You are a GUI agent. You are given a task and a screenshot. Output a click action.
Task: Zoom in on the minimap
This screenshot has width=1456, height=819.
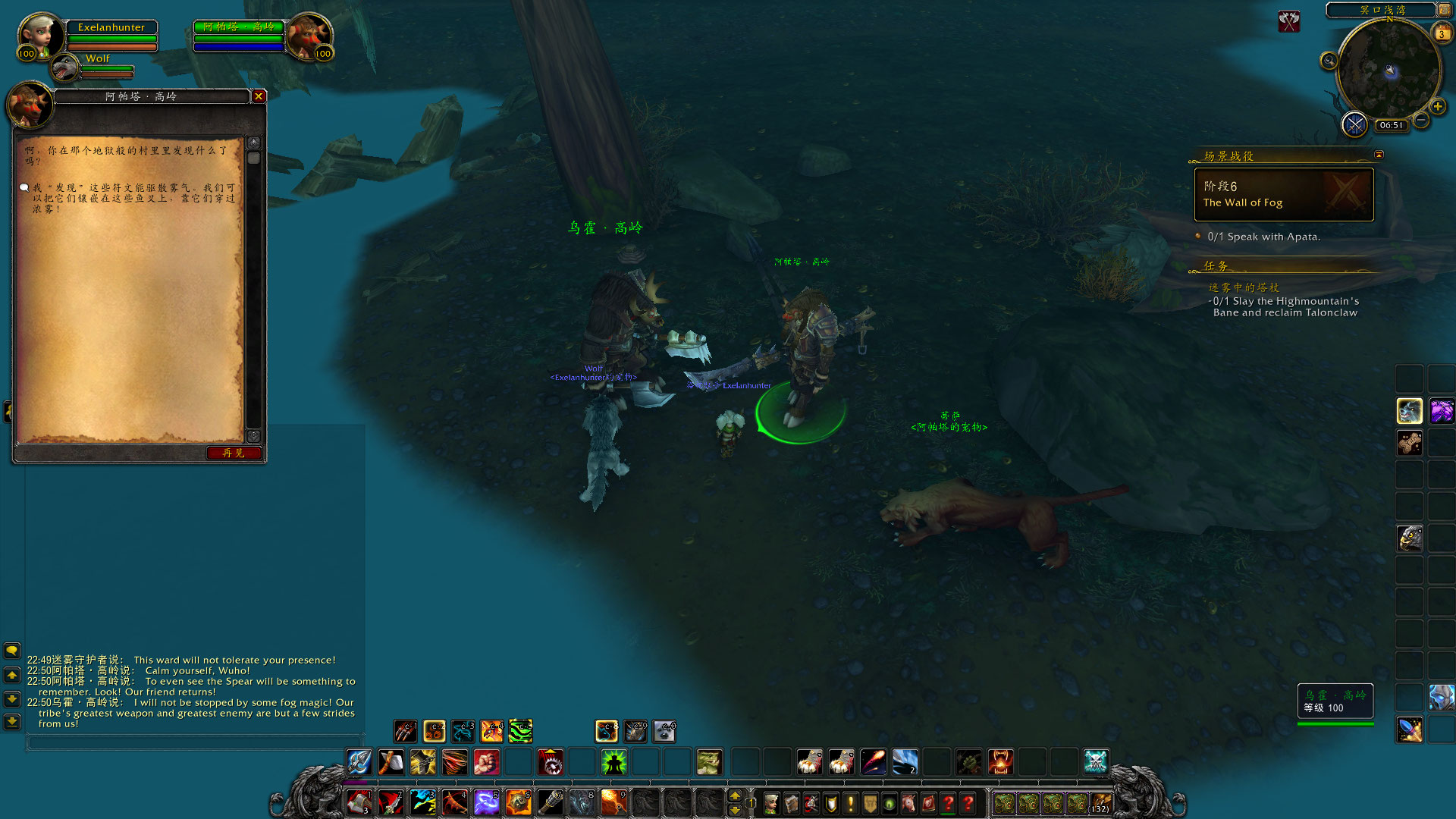(x=1438, y=107)
